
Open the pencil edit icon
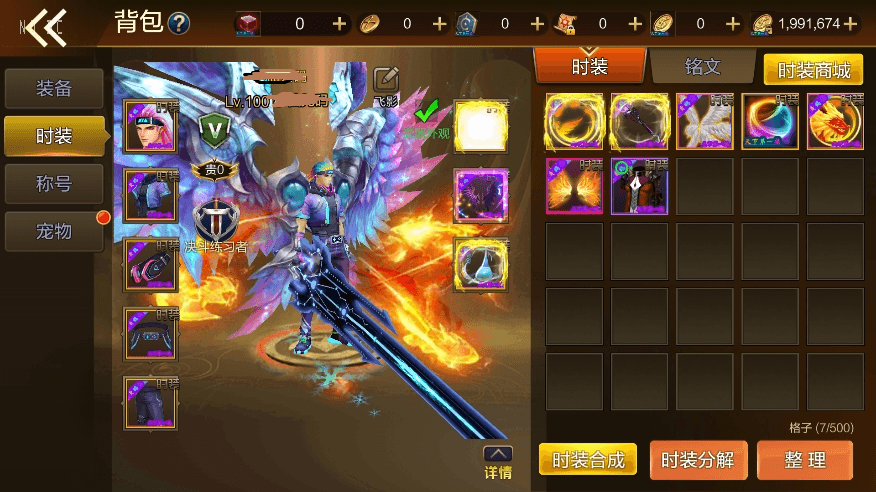point(386,79)
